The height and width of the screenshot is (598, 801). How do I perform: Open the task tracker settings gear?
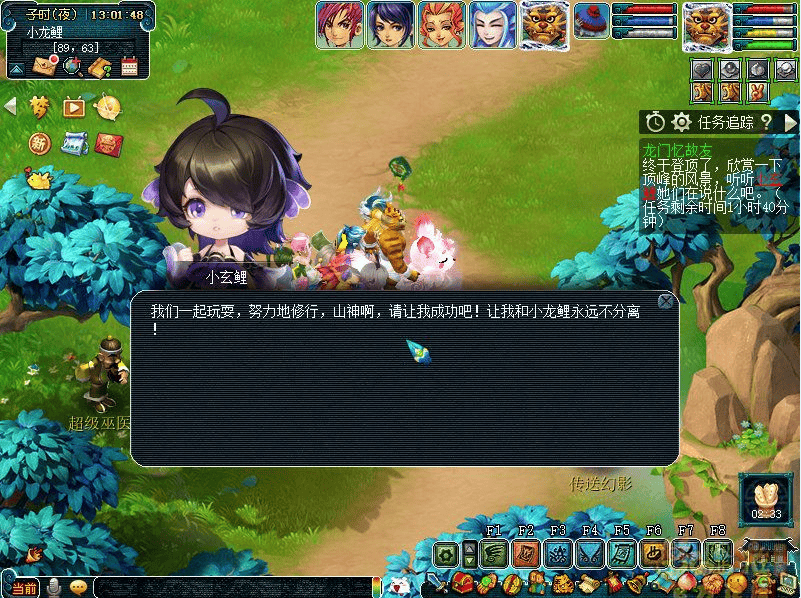click(x=682, y=122)
